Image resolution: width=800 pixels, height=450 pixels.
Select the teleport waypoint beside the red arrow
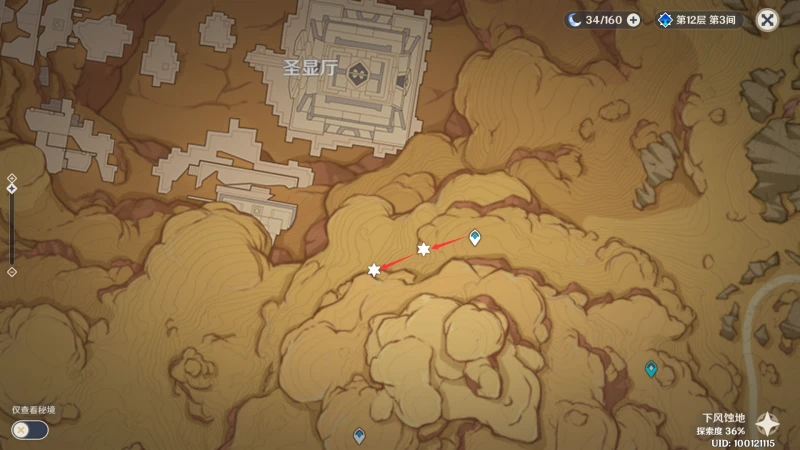point(475,237)
